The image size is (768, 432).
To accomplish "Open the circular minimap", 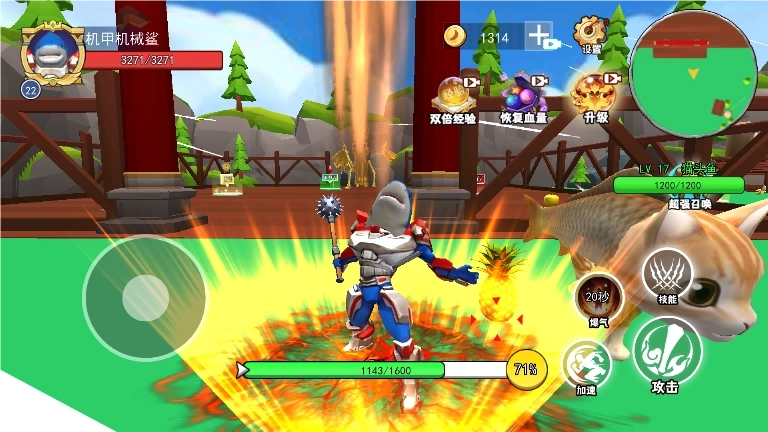I will click(x=693, y=76).
